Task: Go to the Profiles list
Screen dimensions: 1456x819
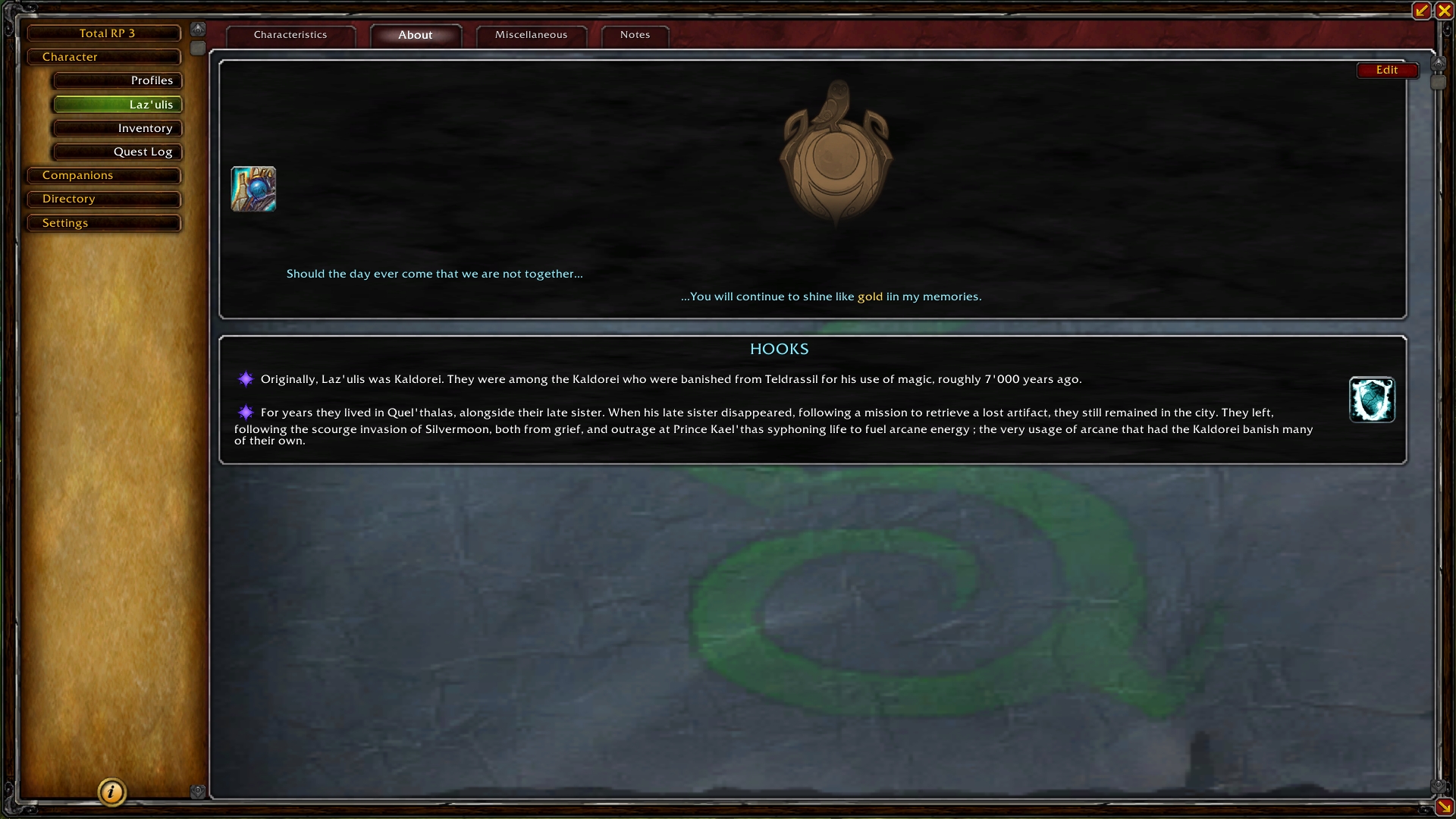Action: tap(118, 80)
